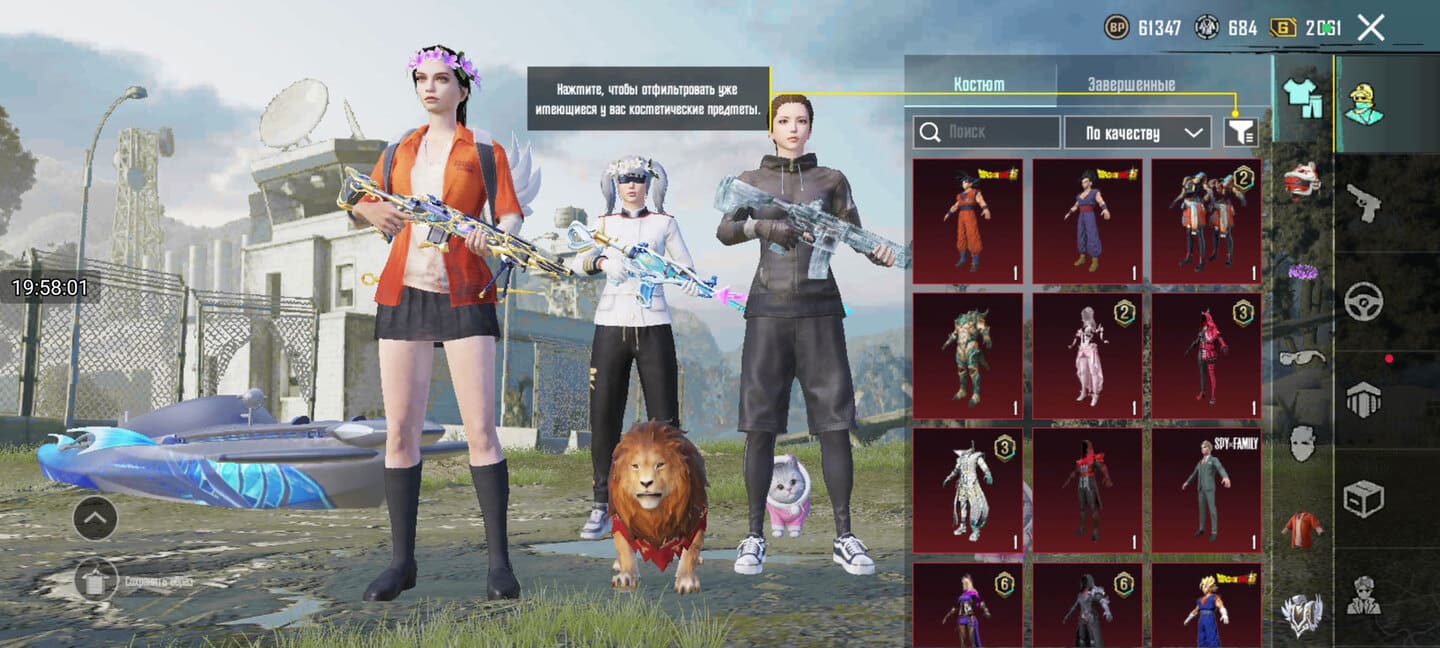
Task: Show the red helmet headgear category
Action: pos(1301,180)
